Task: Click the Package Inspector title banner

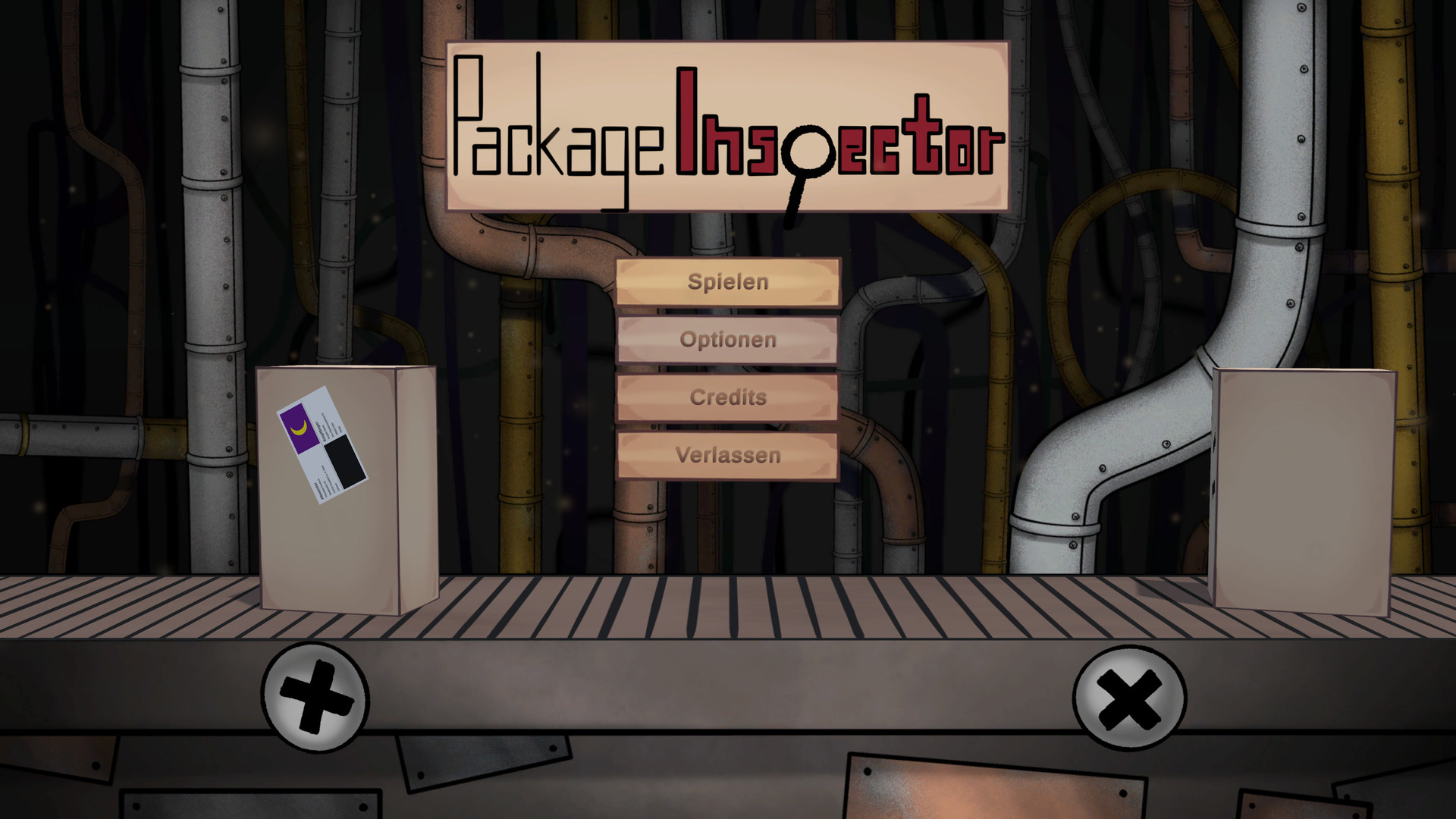Action: (x=728, y=125)
